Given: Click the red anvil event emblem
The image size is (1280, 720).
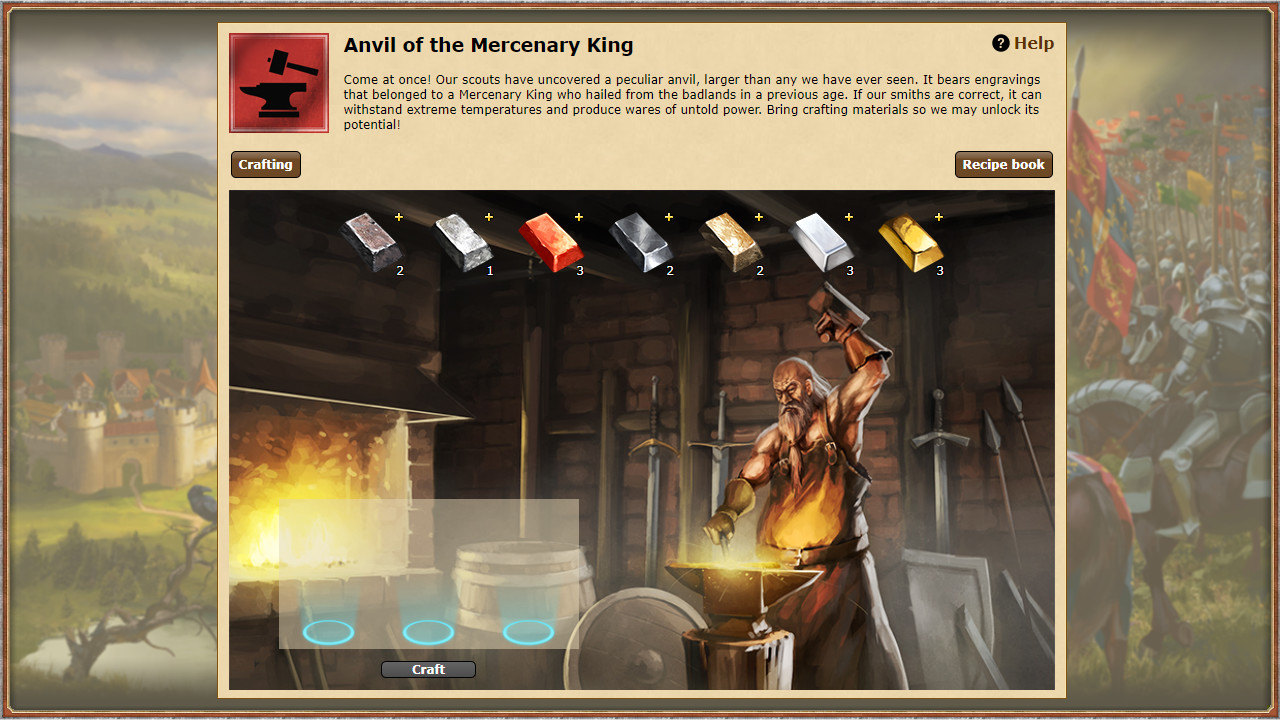Looking at the screenshot, I should click(278, 82).
